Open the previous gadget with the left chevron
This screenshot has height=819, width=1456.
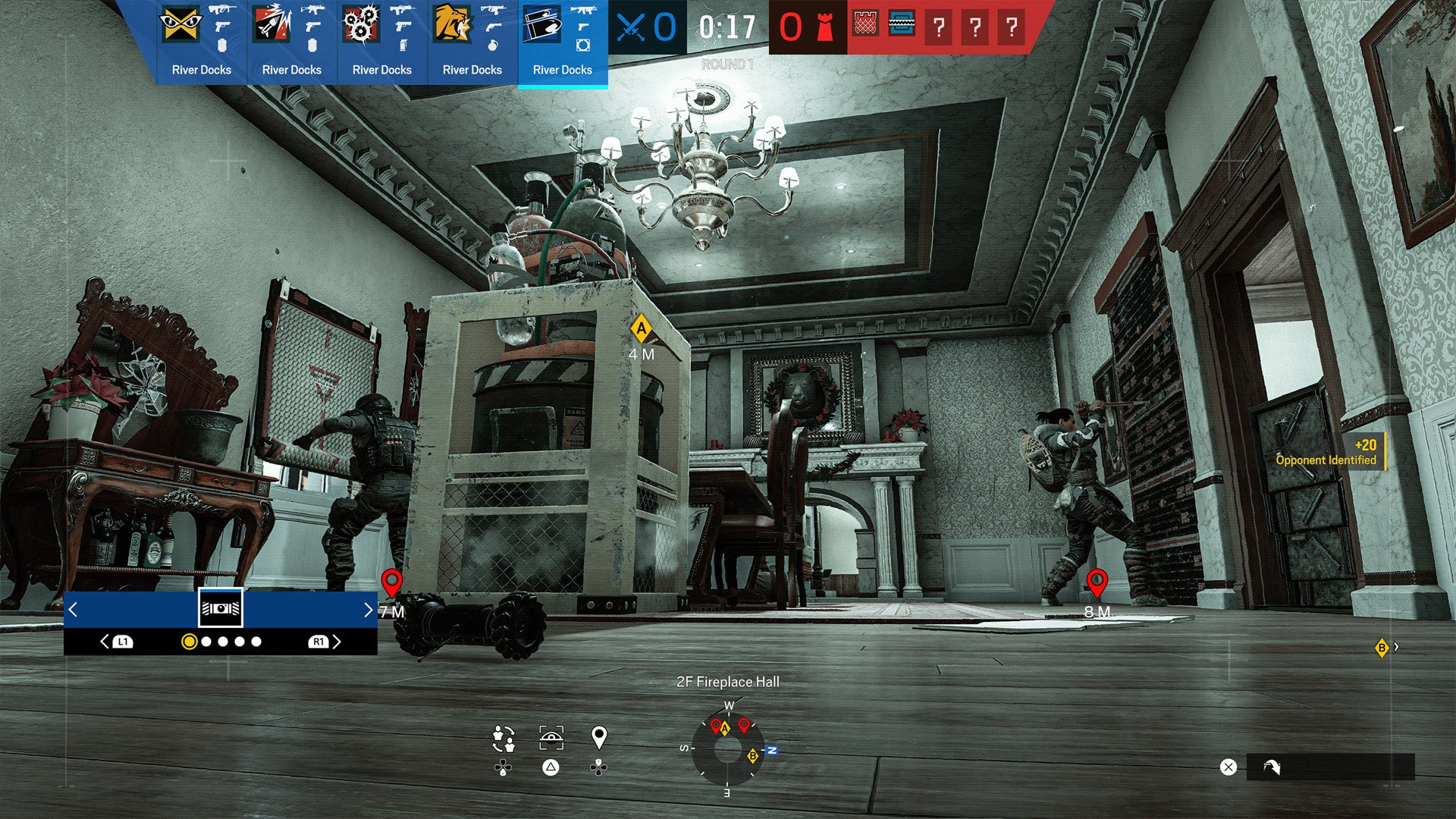tap(74, 610)
